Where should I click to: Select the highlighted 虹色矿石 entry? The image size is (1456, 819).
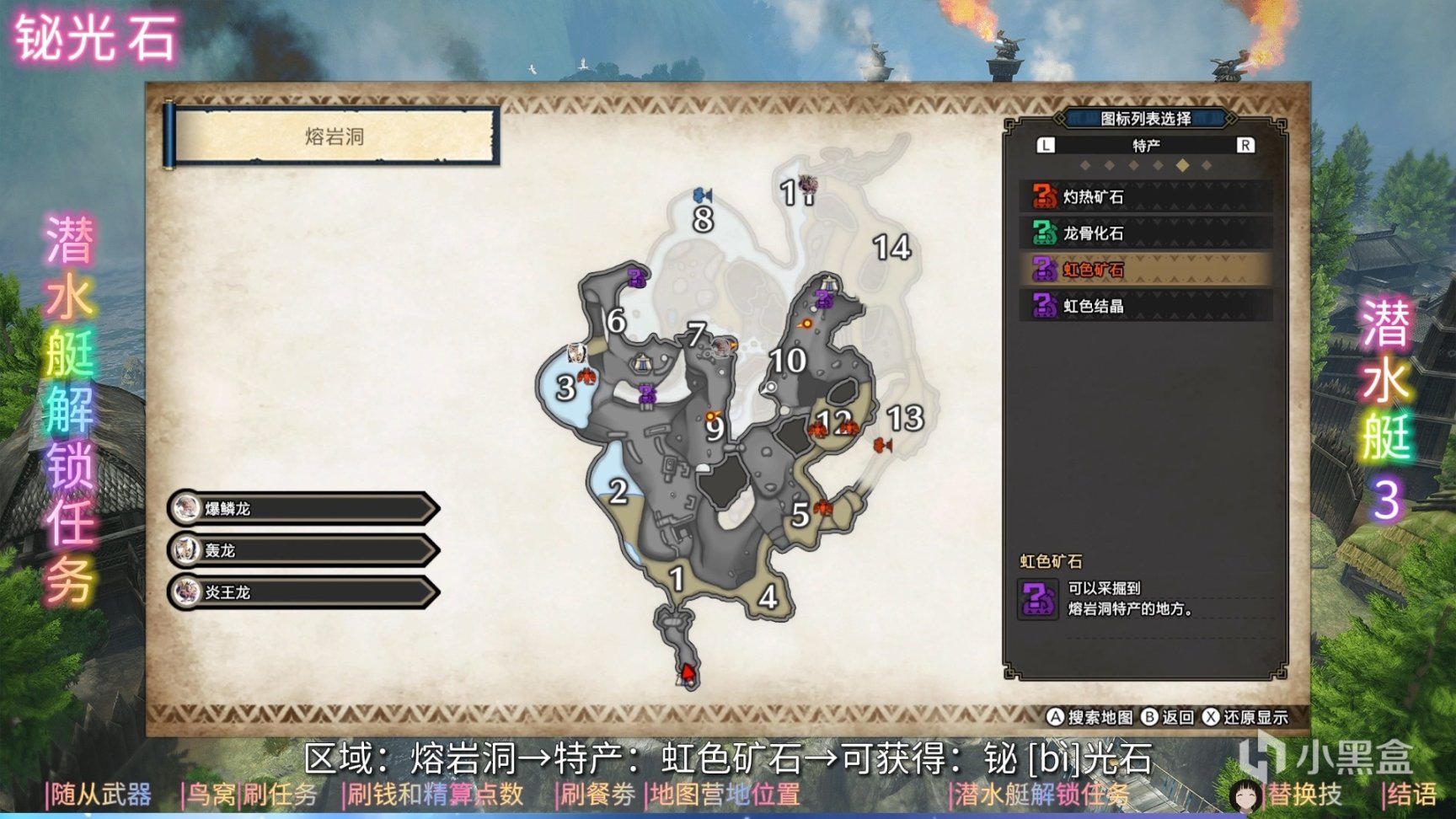tap(1144, 270)
